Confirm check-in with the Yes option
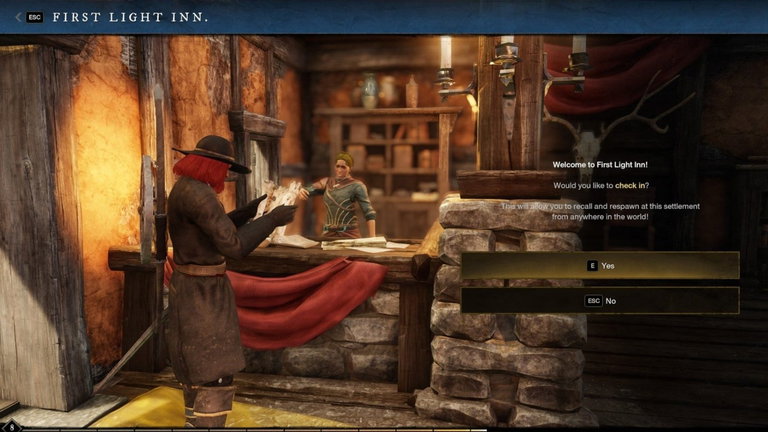Viewport: 768px width, 432px height. [600, 265]
